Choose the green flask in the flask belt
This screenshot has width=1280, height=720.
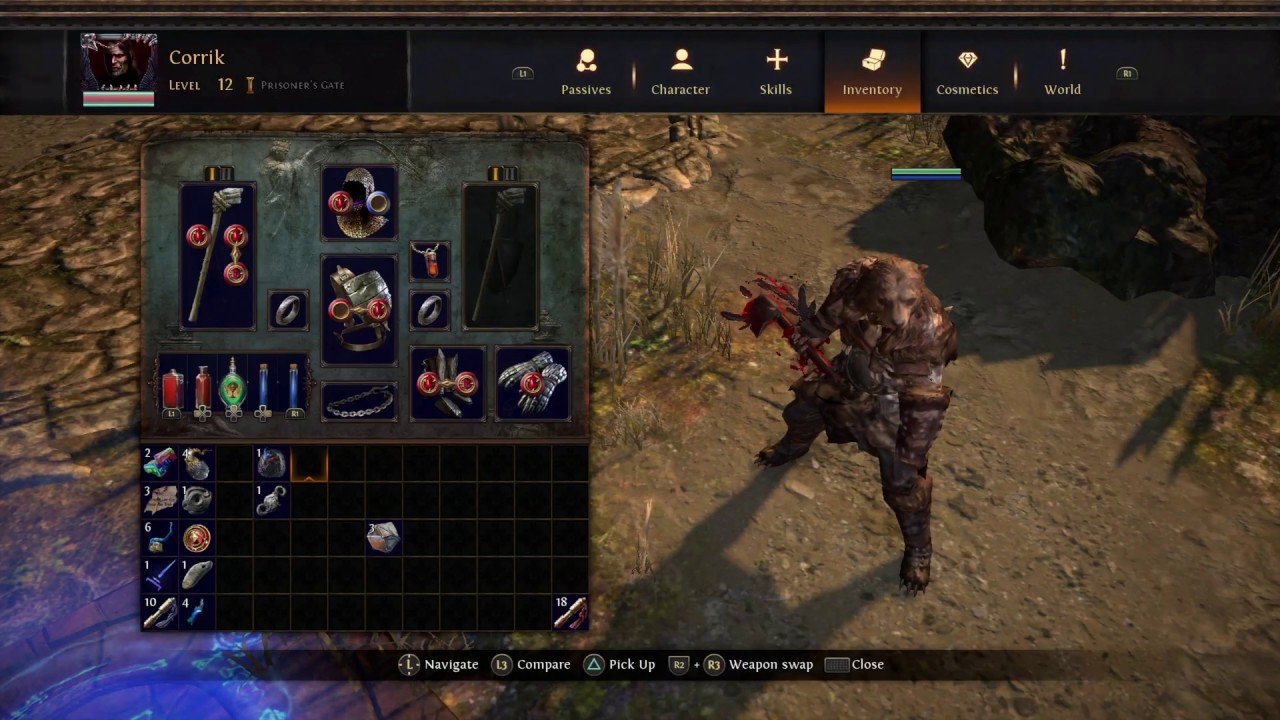[x=233, y=385]
